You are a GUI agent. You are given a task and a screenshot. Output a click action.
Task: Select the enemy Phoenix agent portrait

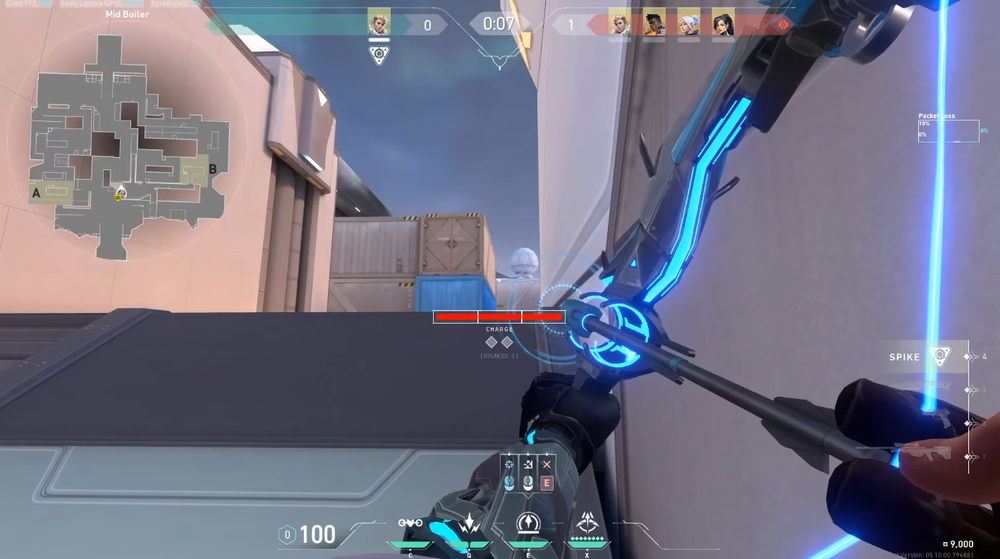(654, 23)
